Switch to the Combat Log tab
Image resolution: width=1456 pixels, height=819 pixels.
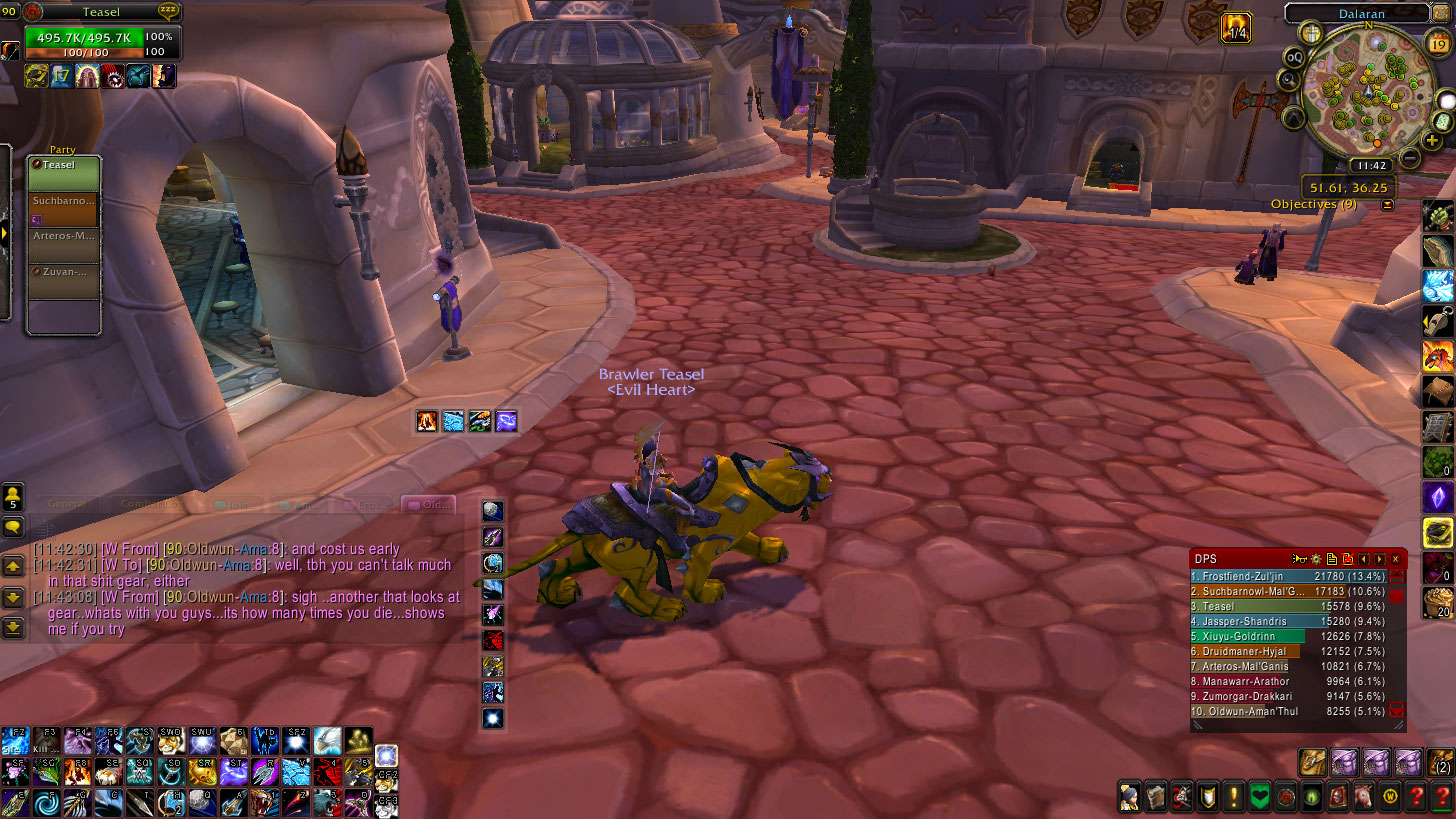[146, 505]
